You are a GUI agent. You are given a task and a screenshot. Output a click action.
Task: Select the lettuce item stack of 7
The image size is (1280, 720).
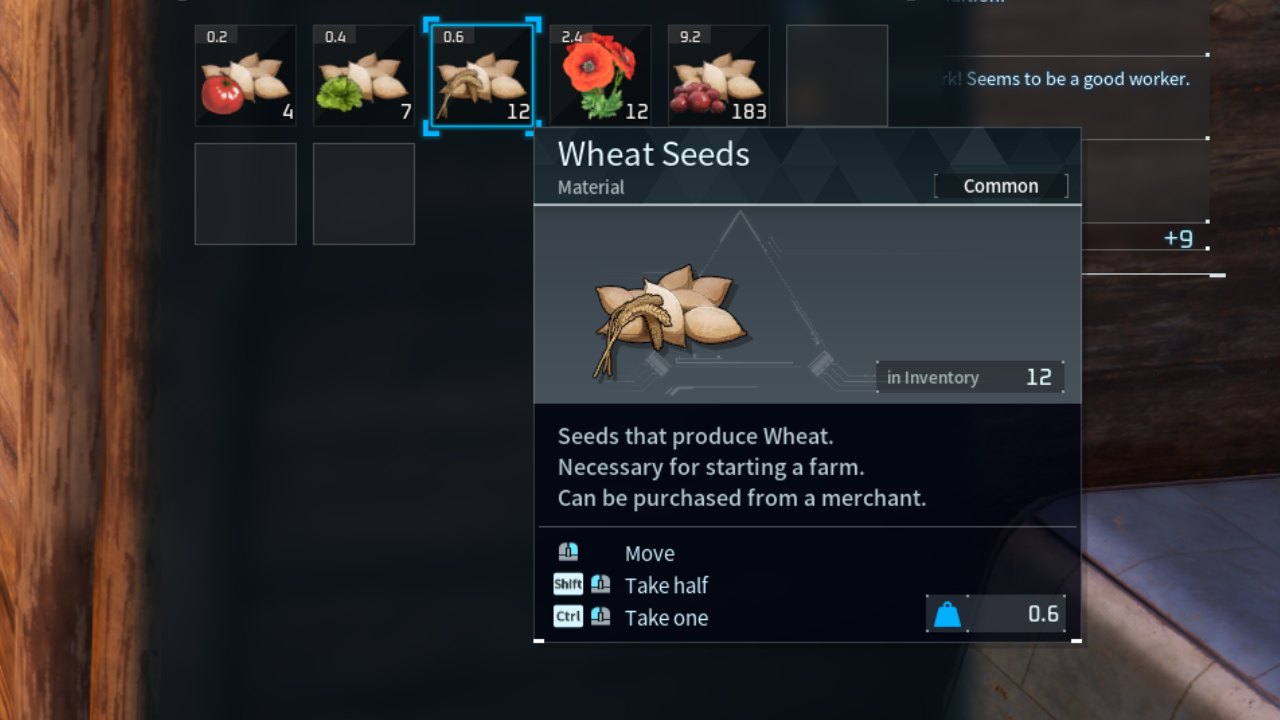[x=363, y=75]
